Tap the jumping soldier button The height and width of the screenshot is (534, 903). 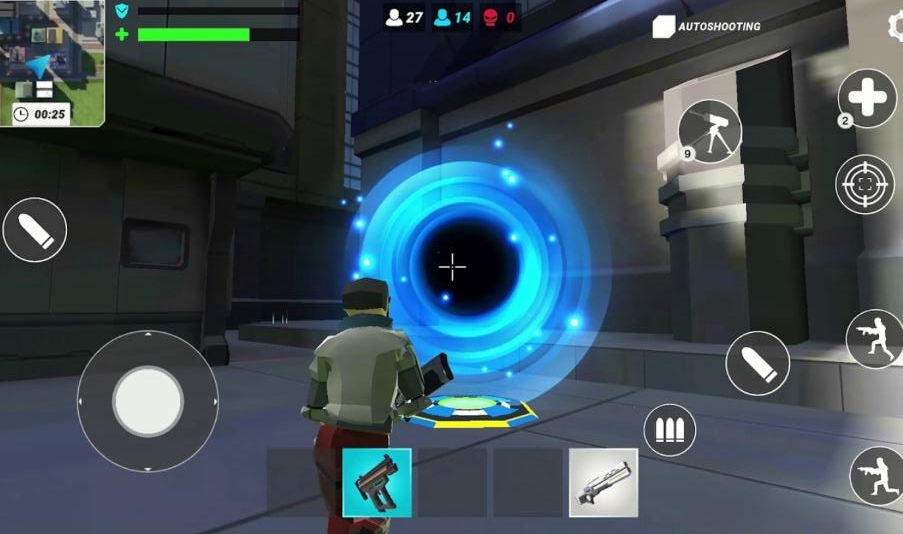point(874,339)
